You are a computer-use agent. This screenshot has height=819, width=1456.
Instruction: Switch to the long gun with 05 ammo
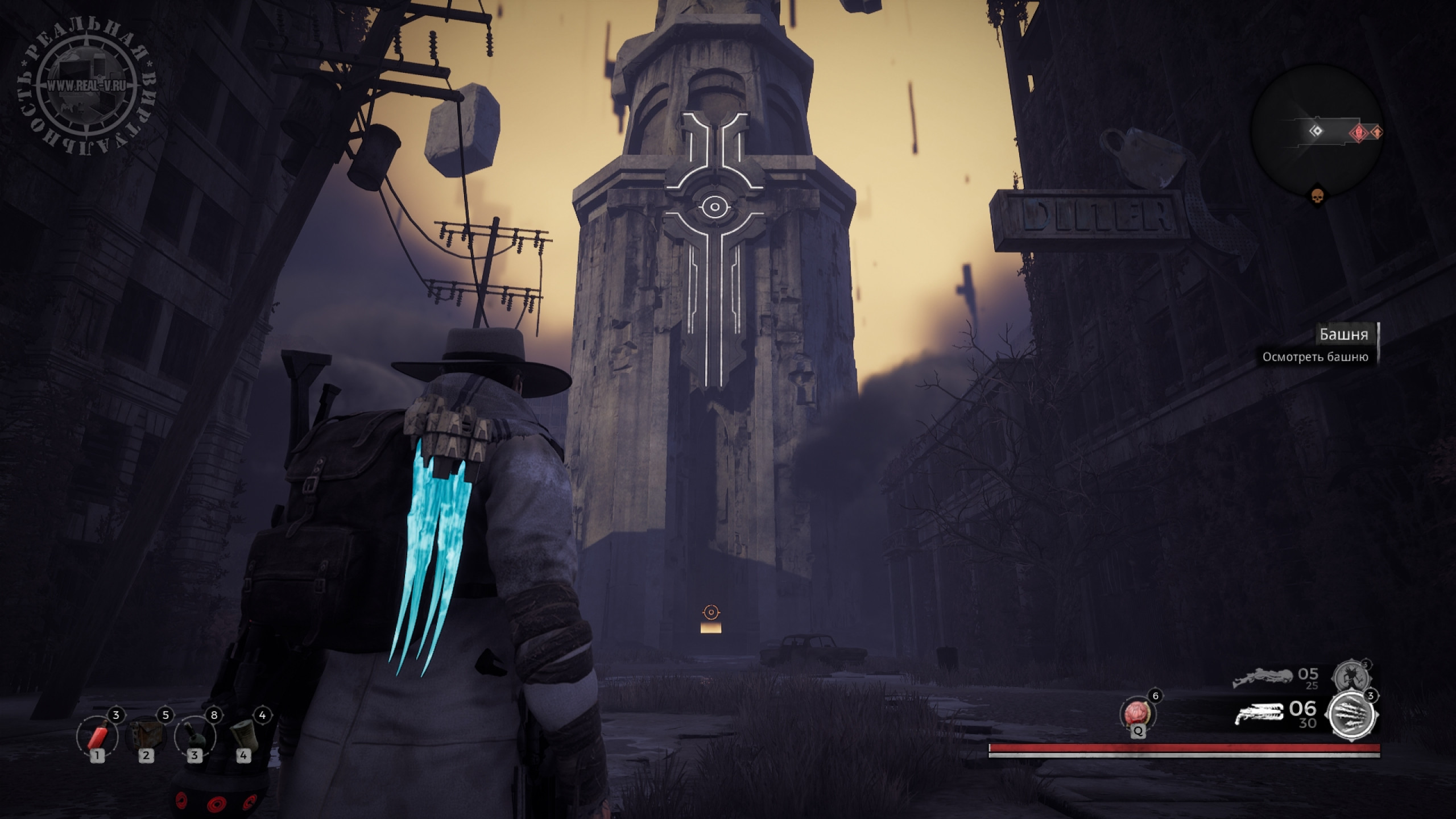click(x=1261, y=678)
